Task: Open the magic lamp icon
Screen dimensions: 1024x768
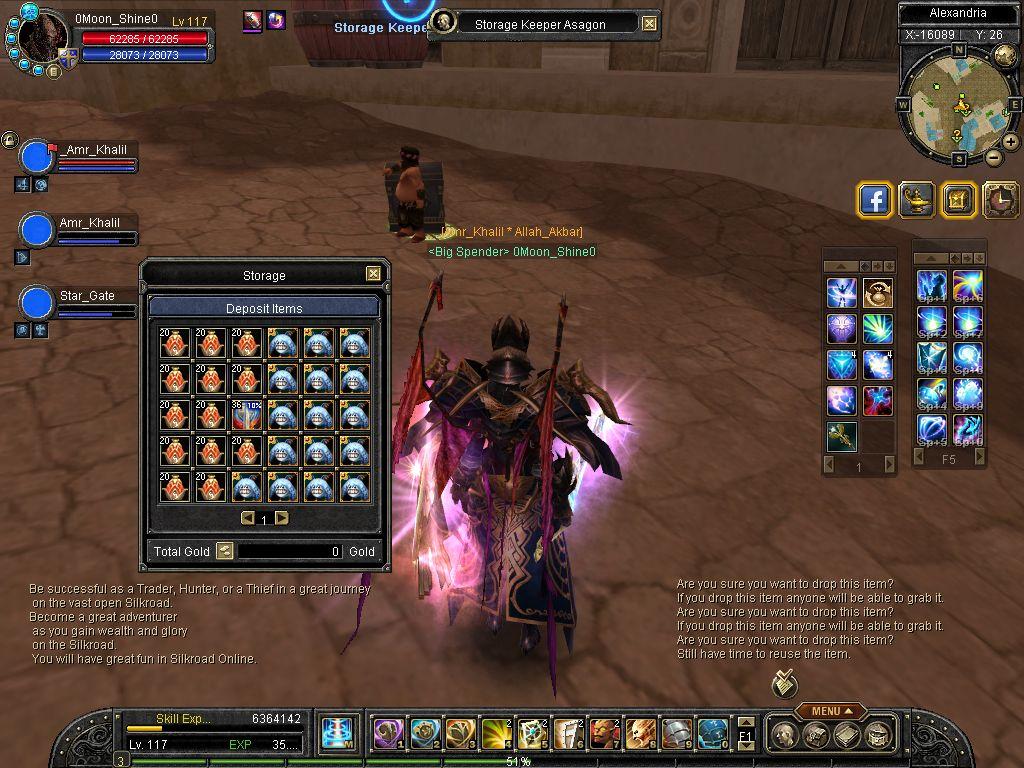Action: point(916,200)
